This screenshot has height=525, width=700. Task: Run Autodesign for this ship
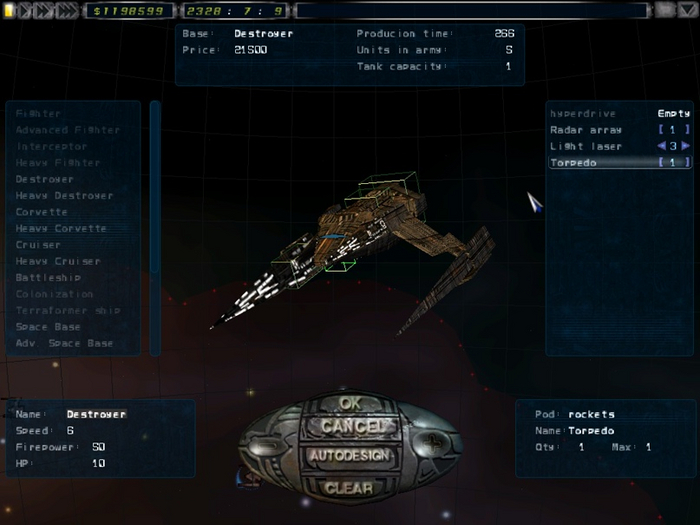[349, 455]
